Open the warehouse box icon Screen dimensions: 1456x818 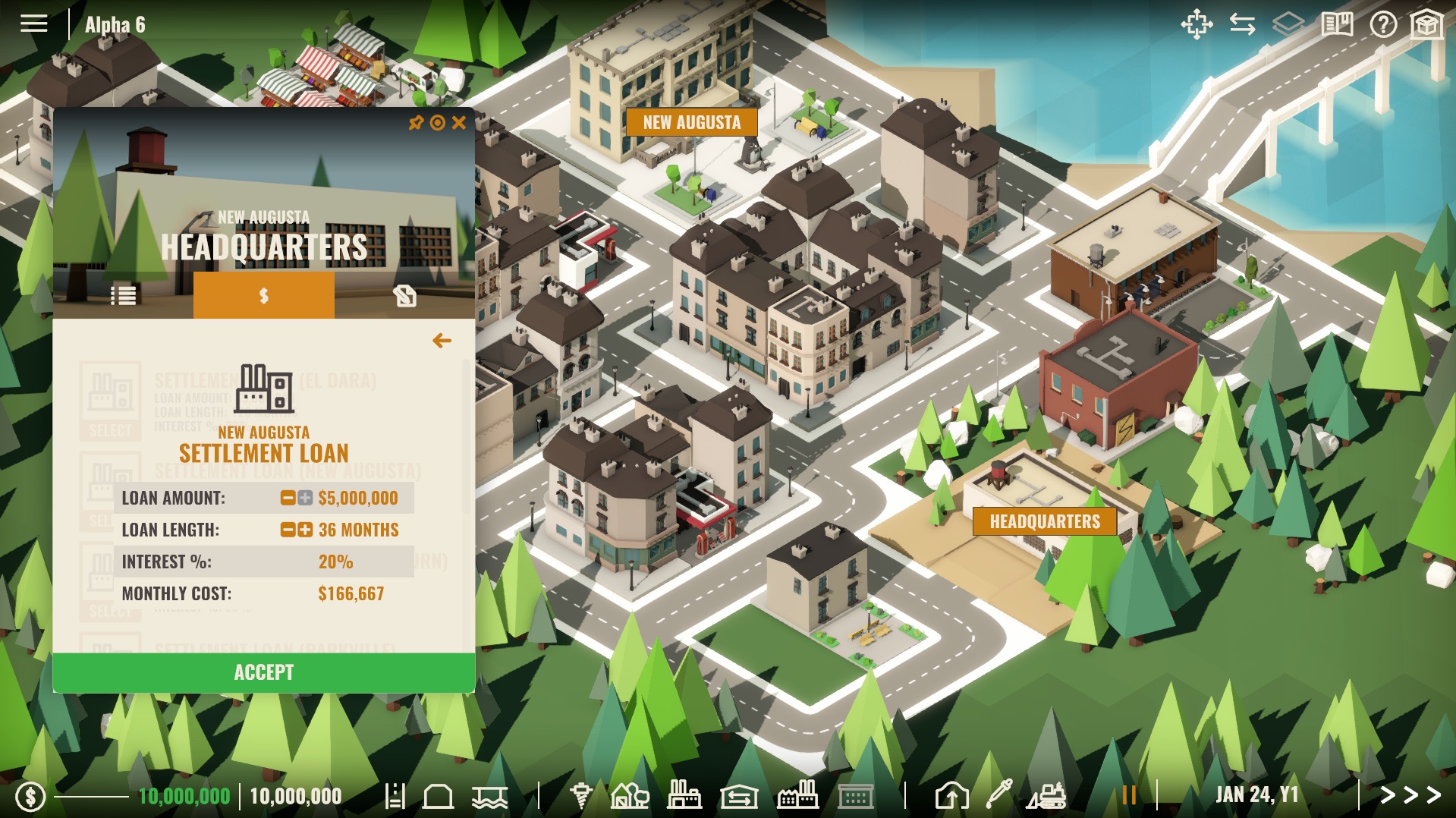1426,25
